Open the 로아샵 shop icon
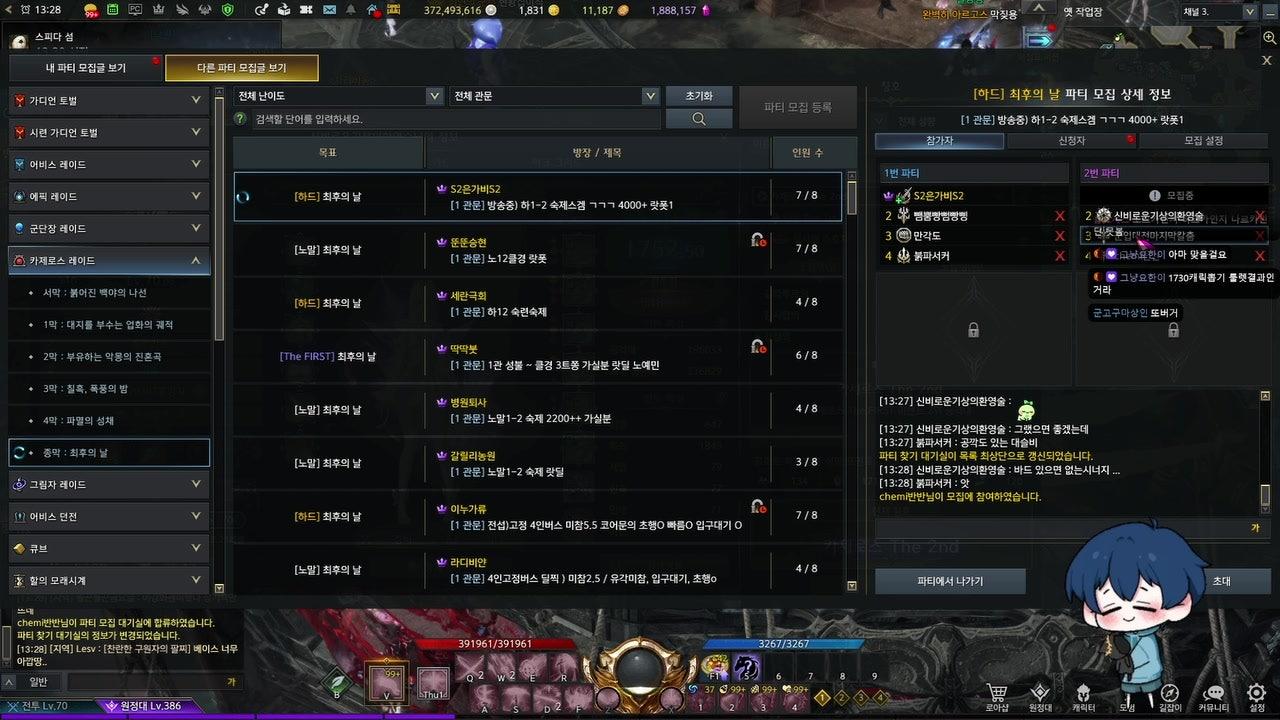The height and width of the screenshot is (720, 1280). [x=996, y=691]
